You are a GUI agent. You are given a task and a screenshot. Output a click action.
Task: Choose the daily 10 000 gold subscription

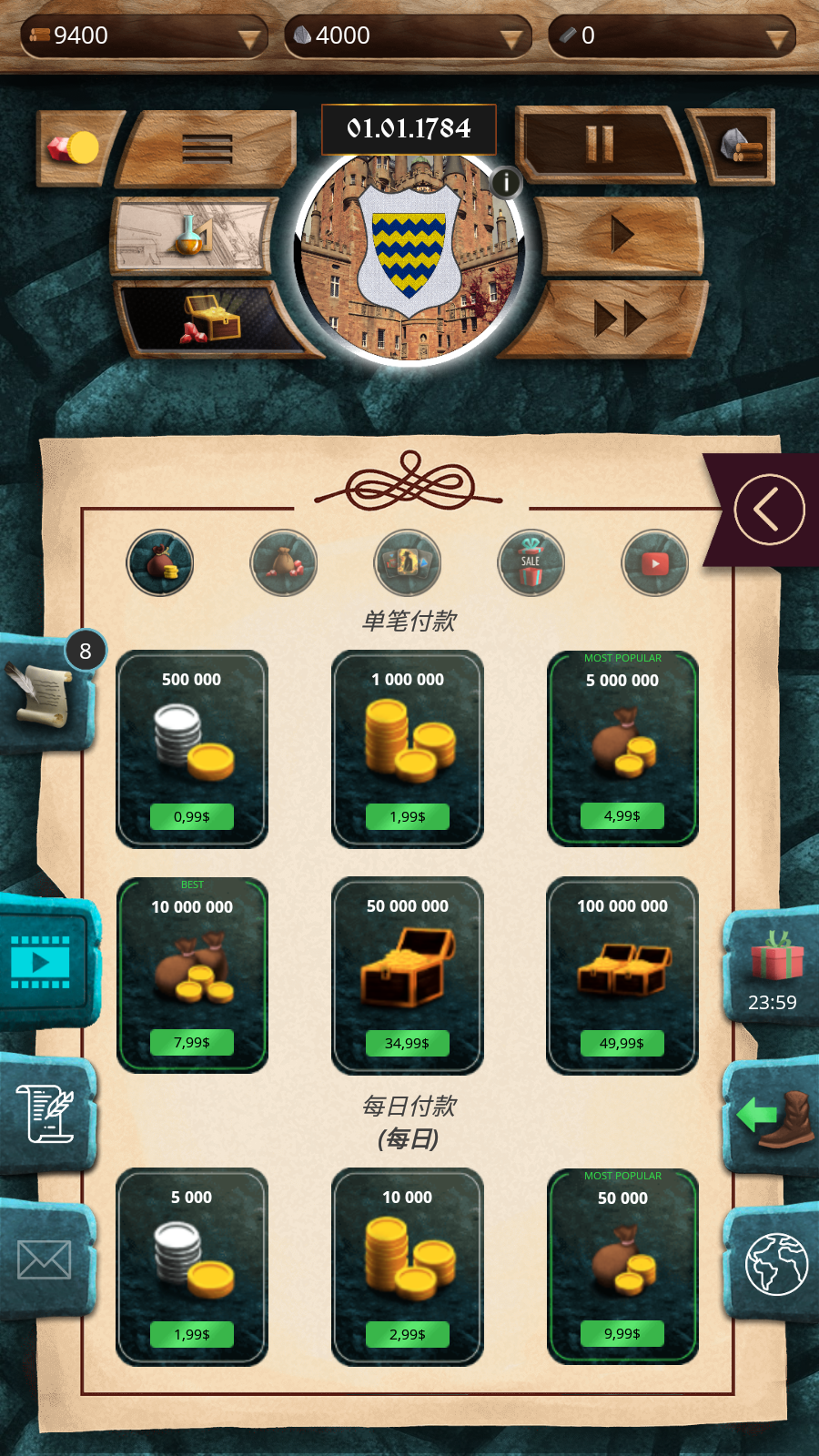407,1266
